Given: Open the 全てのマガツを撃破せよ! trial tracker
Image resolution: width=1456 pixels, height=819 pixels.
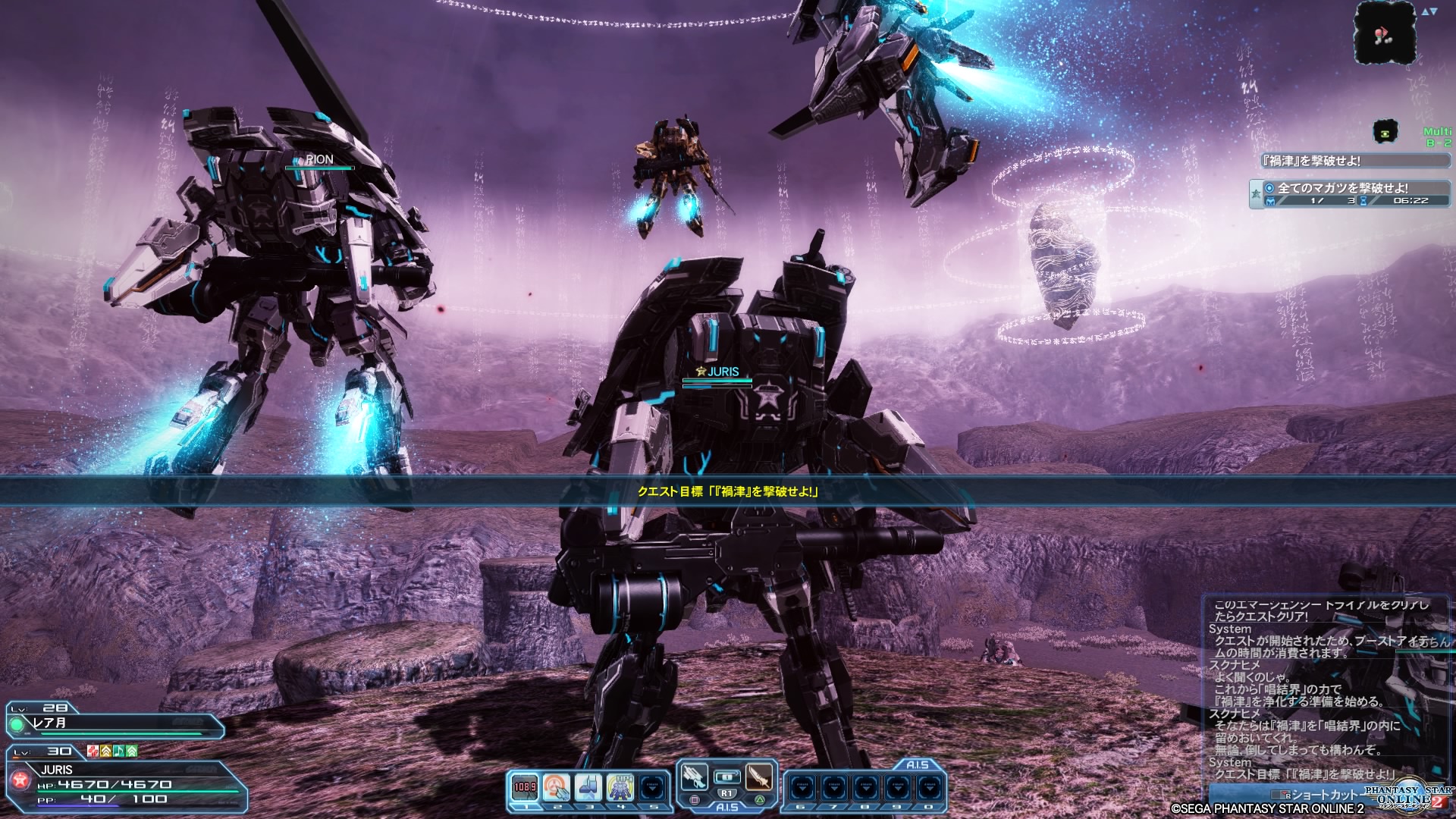Looking at the screenshot, I should (1350, 193).
